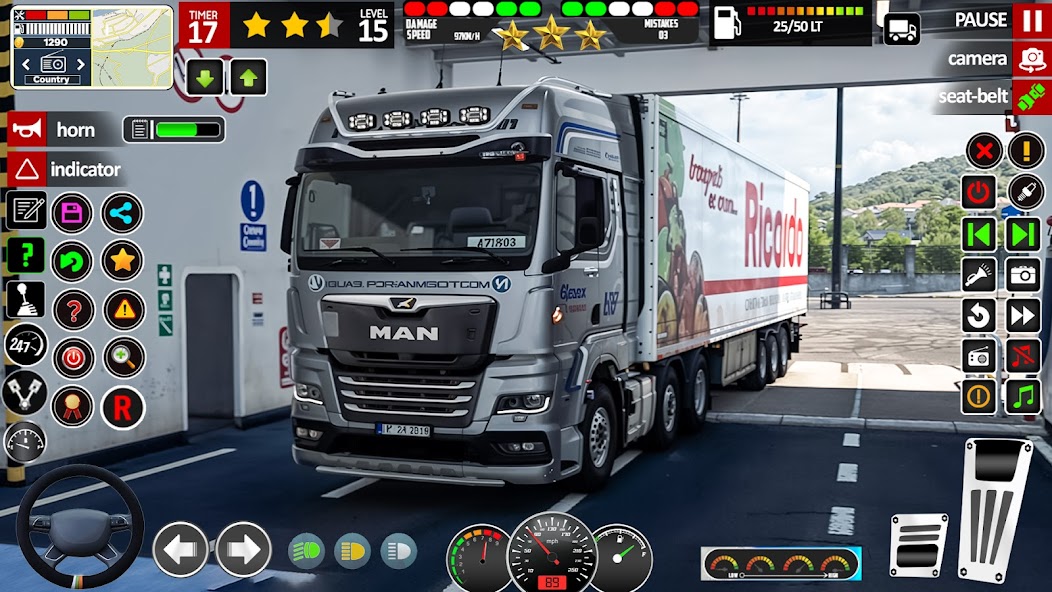
Task: Pause the game with the PAUSE button
Action: click(1030, 20)
